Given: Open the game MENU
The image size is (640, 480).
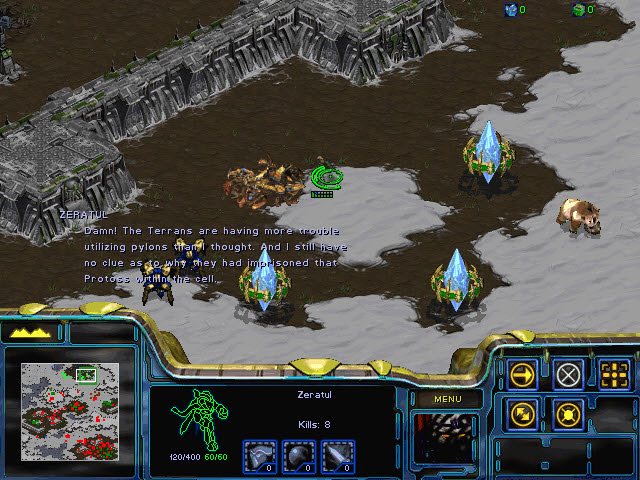Looking at the screenshot, I should coord(446,399).
